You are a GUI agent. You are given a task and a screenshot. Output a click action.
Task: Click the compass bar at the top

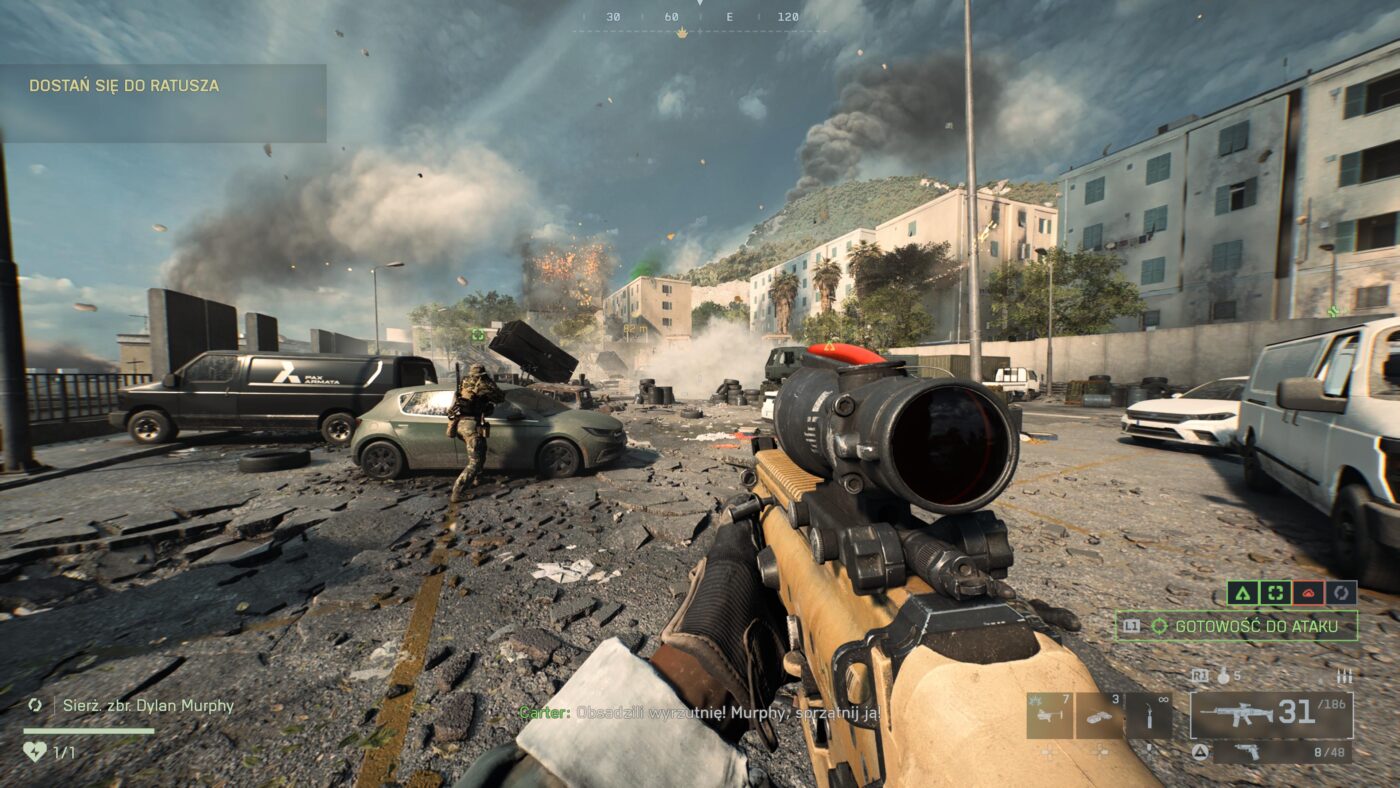click(699, 18)
